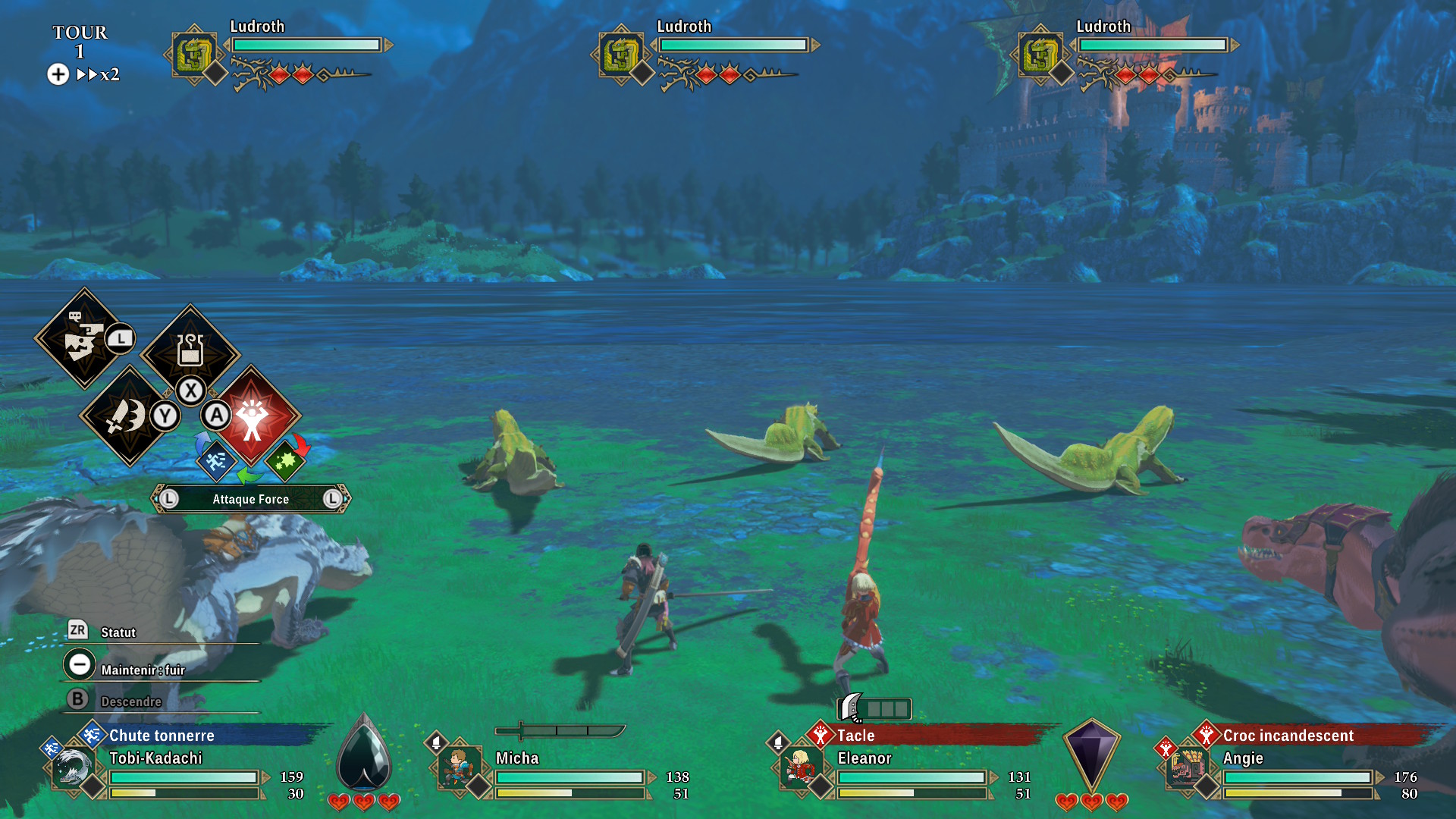Viewport: 1456px width, 819px height.
Task: Select Angie's monster portrait
Action: [1187, 767]
